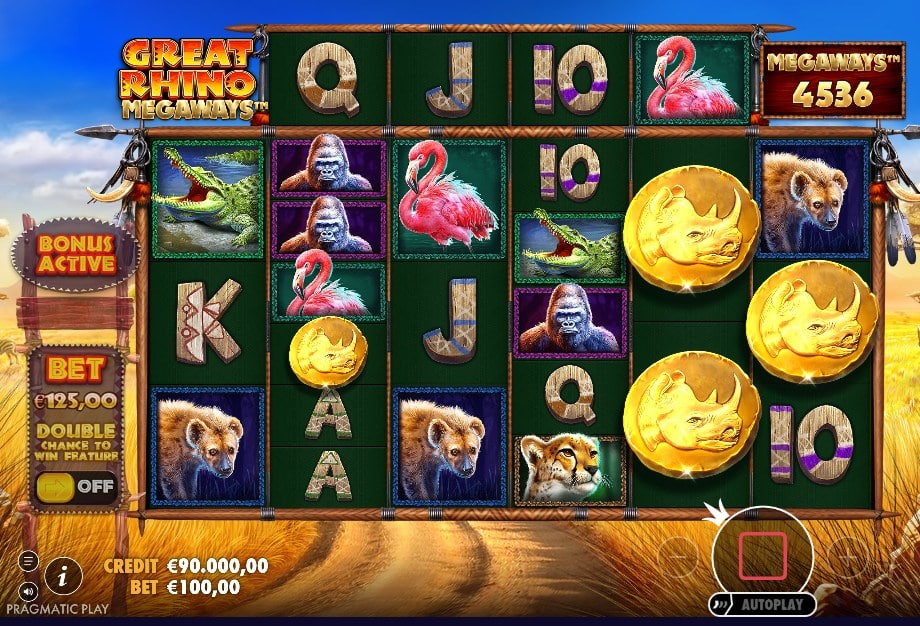Toggle the Double Chance to Win feature
920x626 pixels.
pos(76,488)
